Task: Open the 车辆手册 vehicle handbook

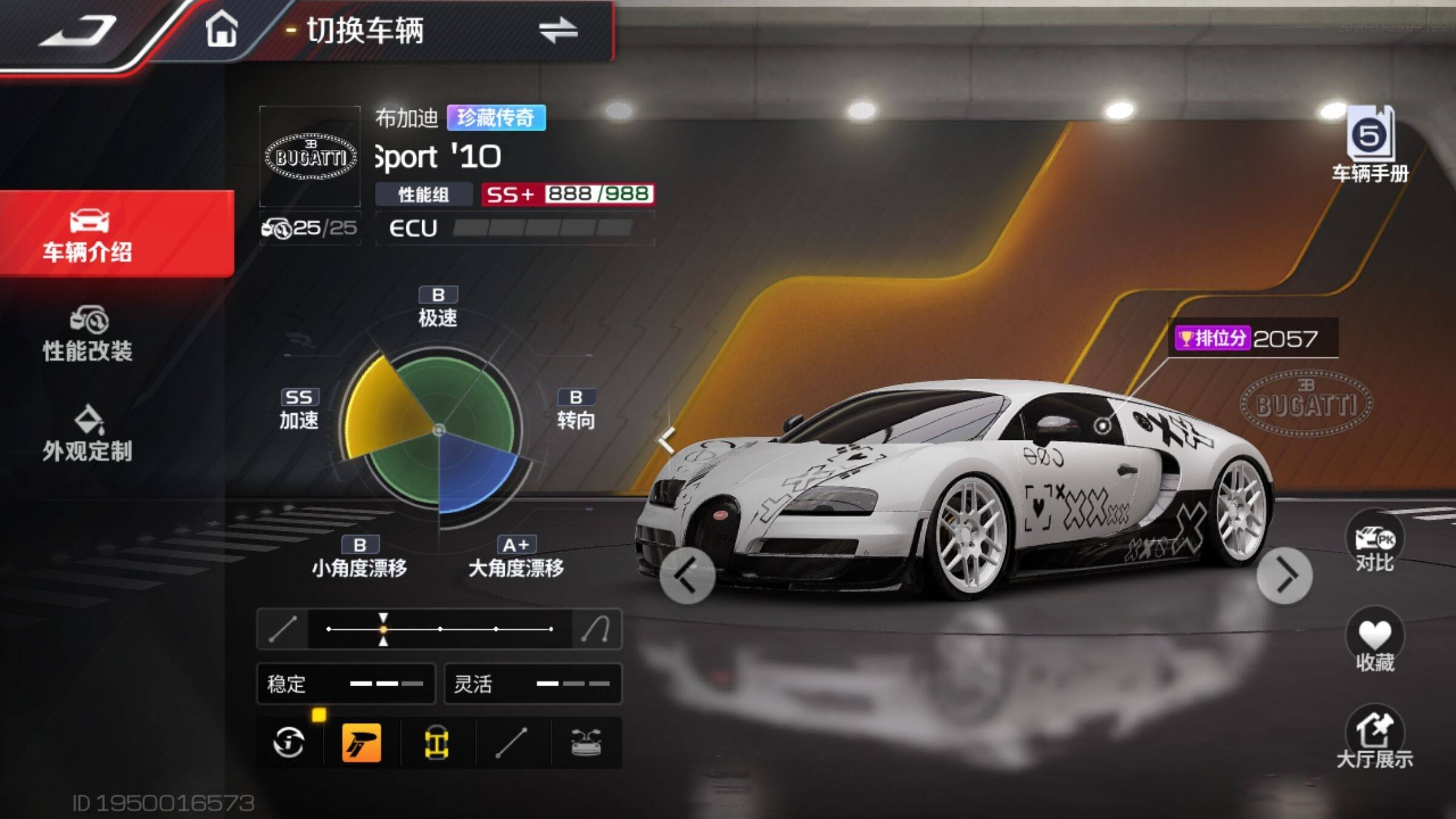Action: (1370, 146)
